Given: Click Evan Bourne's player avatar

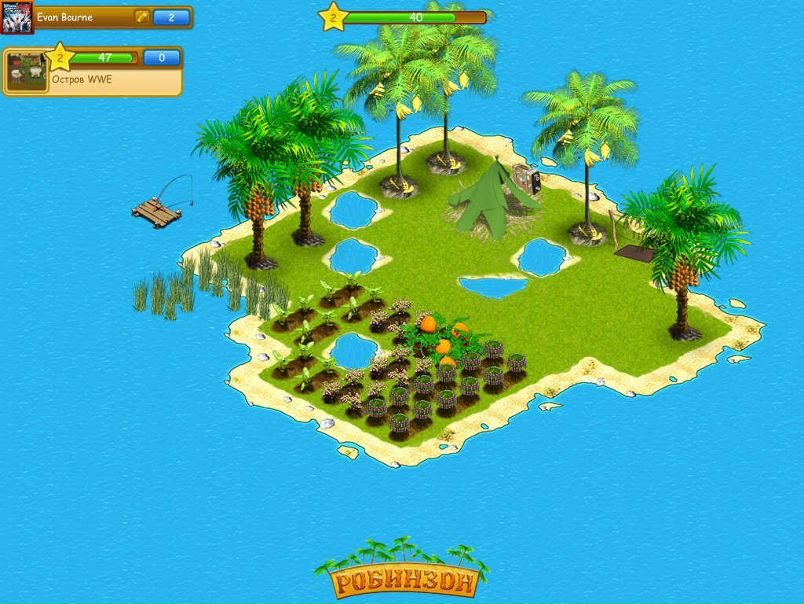Looking at the screenshot, I should click(17, 18).
